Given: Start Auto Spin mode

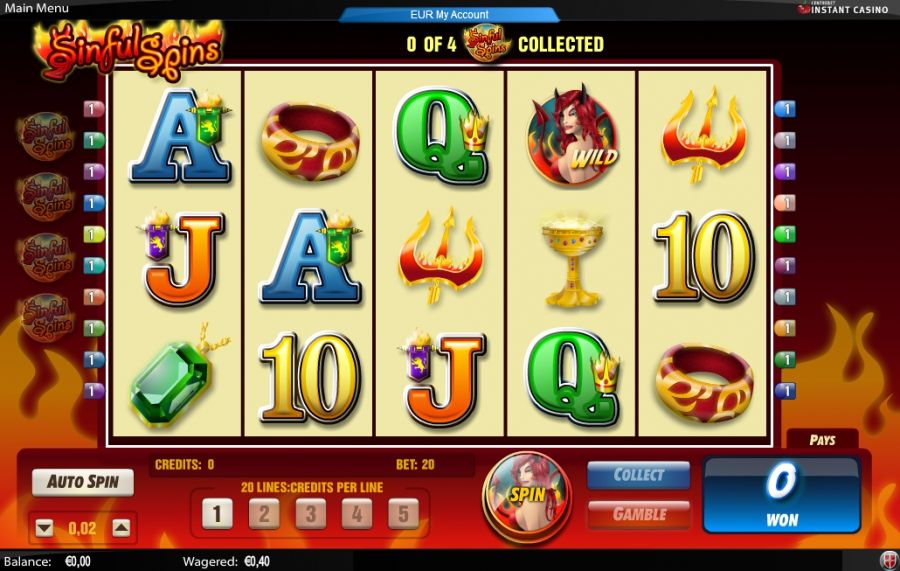Looking at the screenshot, I should pos(83,482).
